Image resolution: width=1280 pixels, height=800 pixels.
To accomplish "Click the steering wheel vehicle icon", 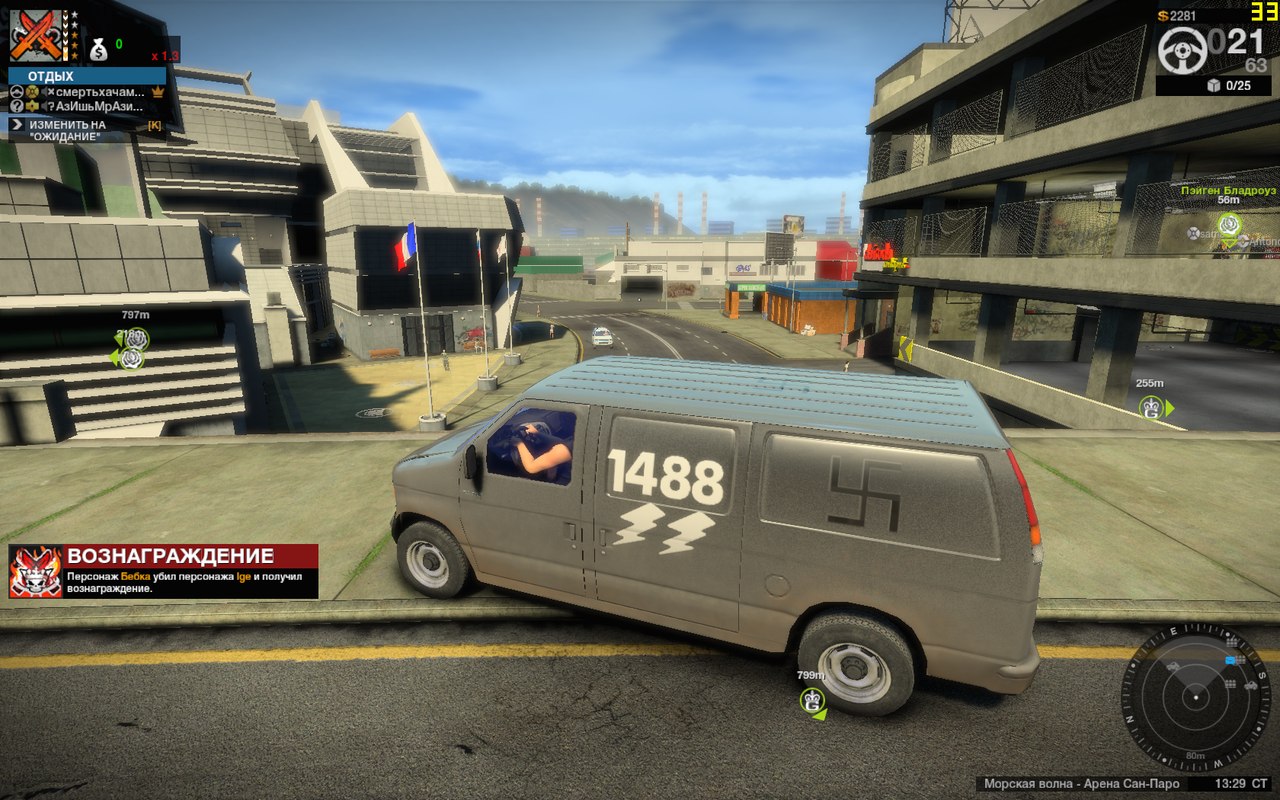I will [1182, 47].
